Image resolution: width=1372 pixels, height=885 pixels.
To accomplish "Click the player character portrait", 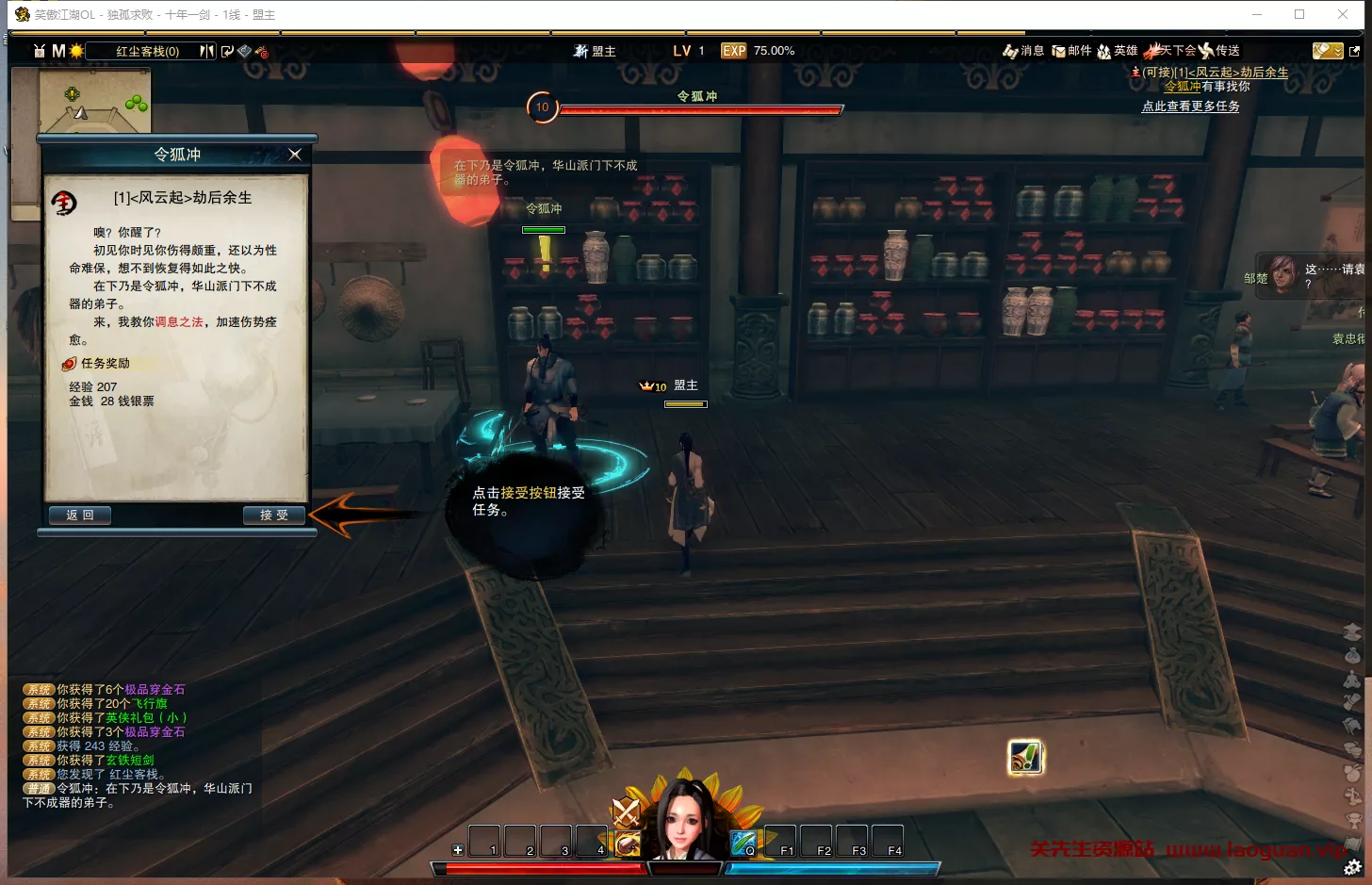I will 686,820.
